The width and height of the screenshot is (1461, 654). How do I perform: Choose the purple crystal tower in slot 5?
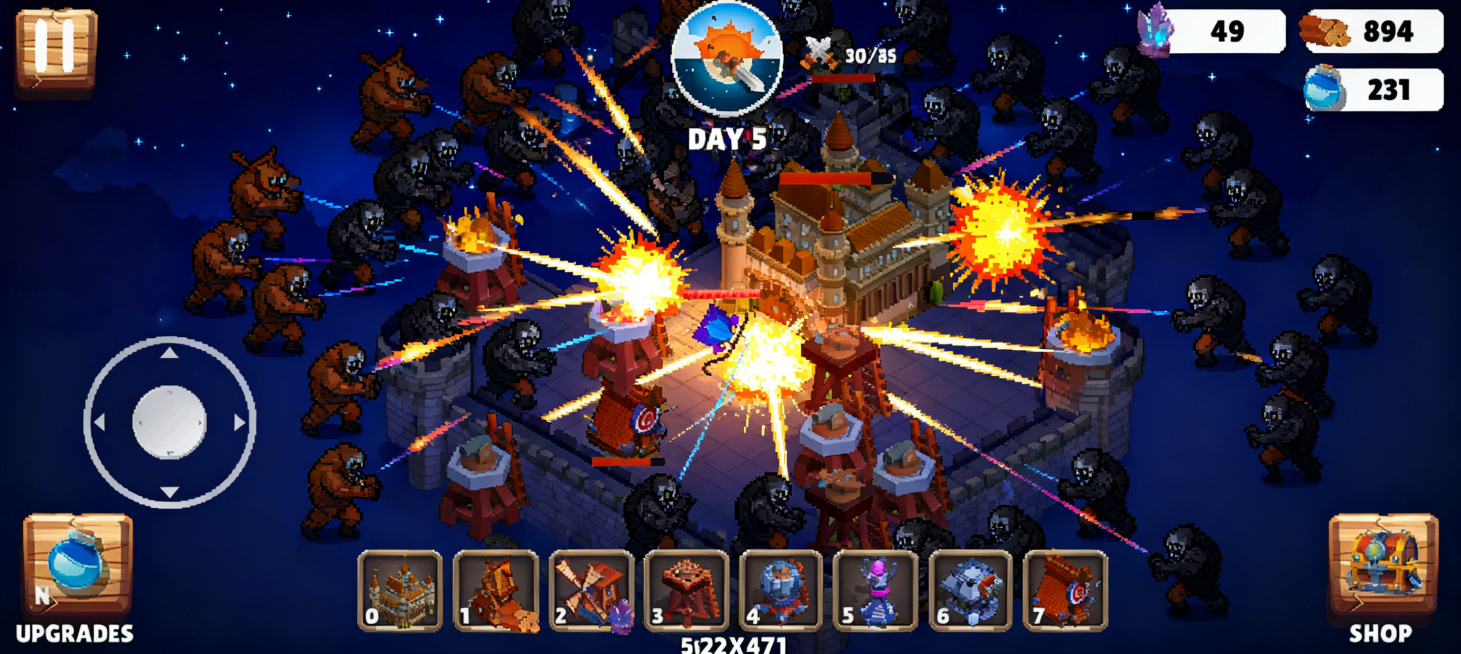coord(876,591)
